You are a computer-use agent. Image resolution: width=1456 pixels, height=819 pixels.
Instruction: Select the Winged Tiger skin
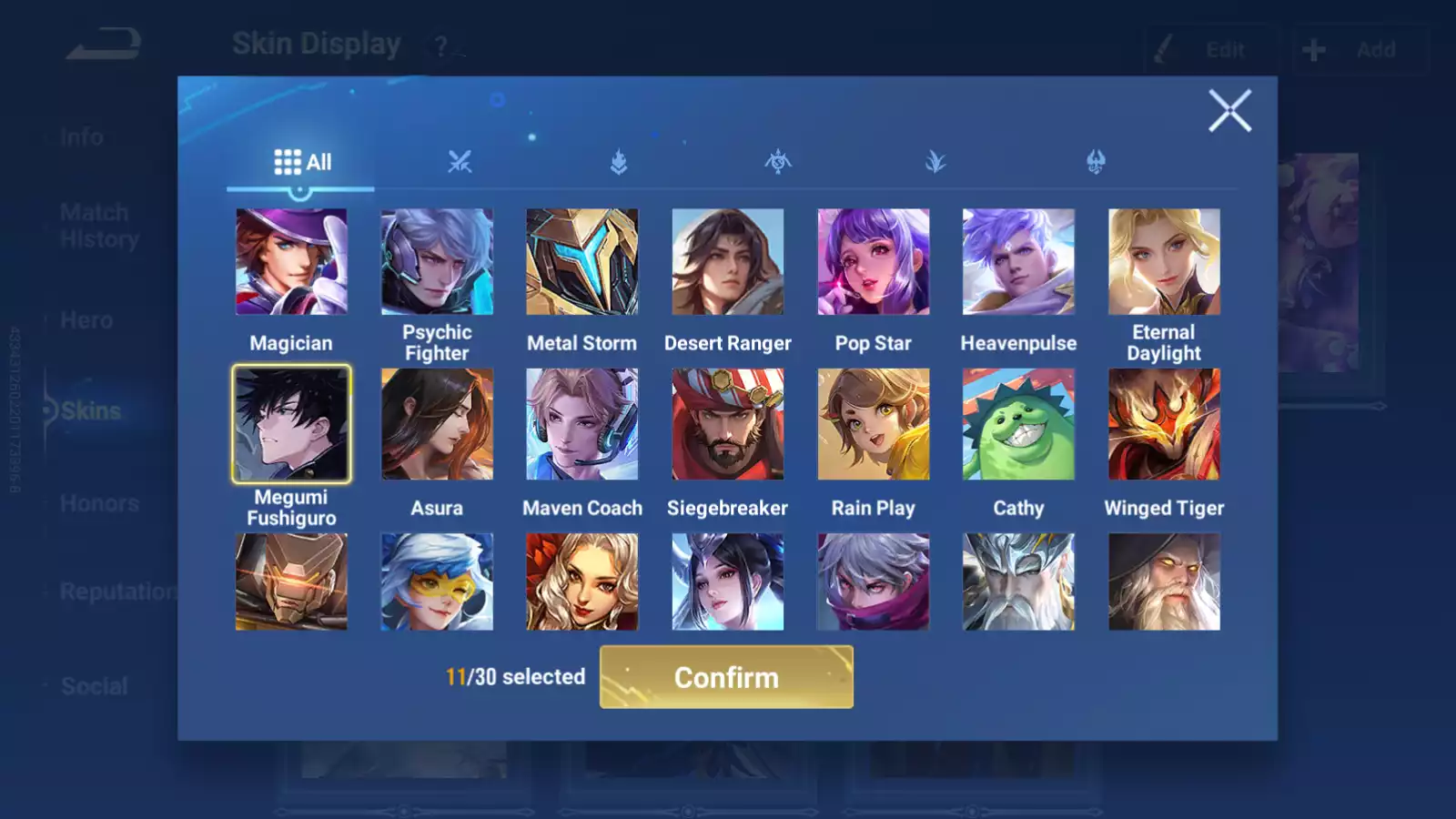pos(1164,424)
